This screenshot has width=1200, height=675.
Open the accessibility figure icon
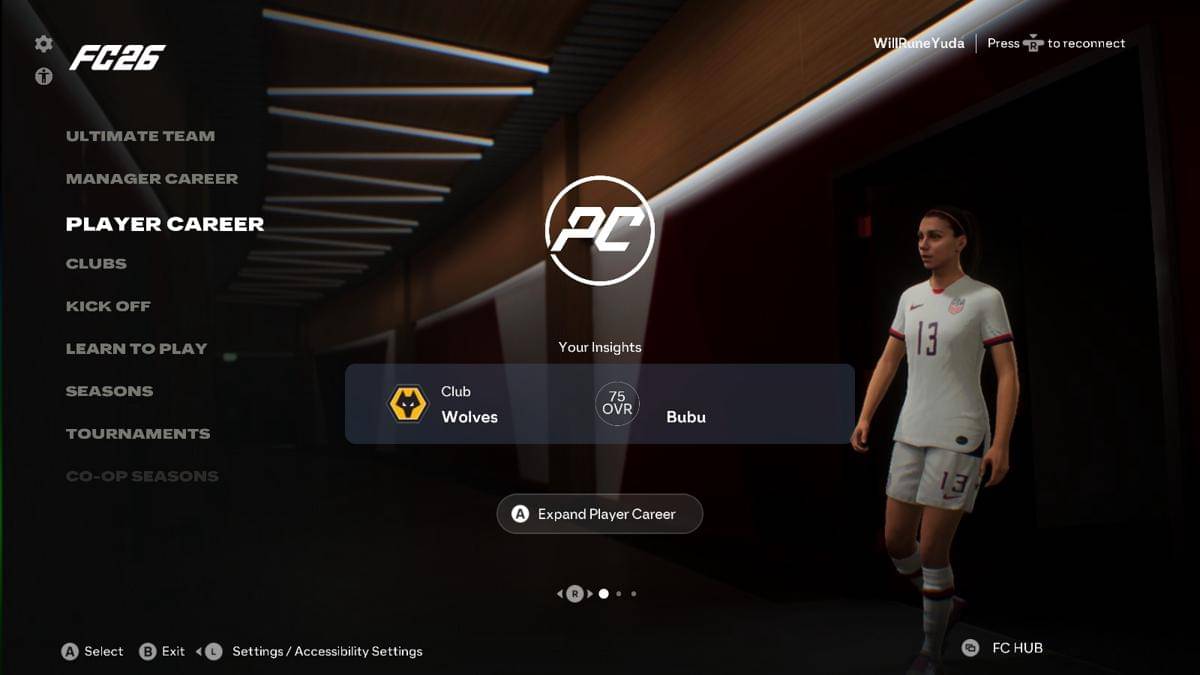click(44, 76)
